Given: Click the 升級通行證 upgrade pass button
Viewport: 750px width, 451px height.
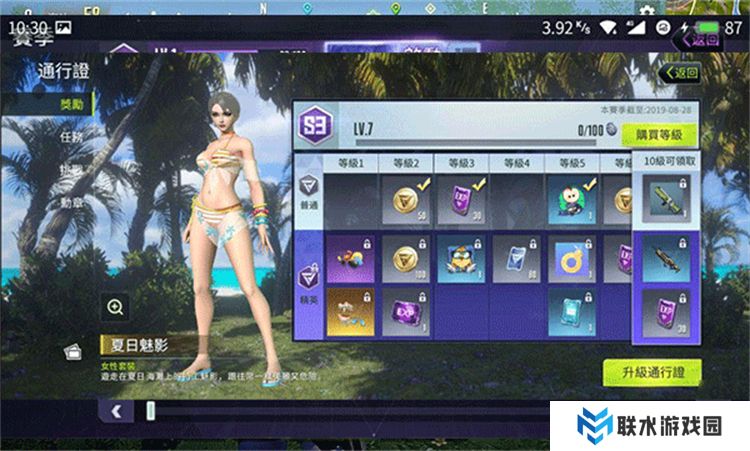Looking at the screenshot, I should [652, 372].
